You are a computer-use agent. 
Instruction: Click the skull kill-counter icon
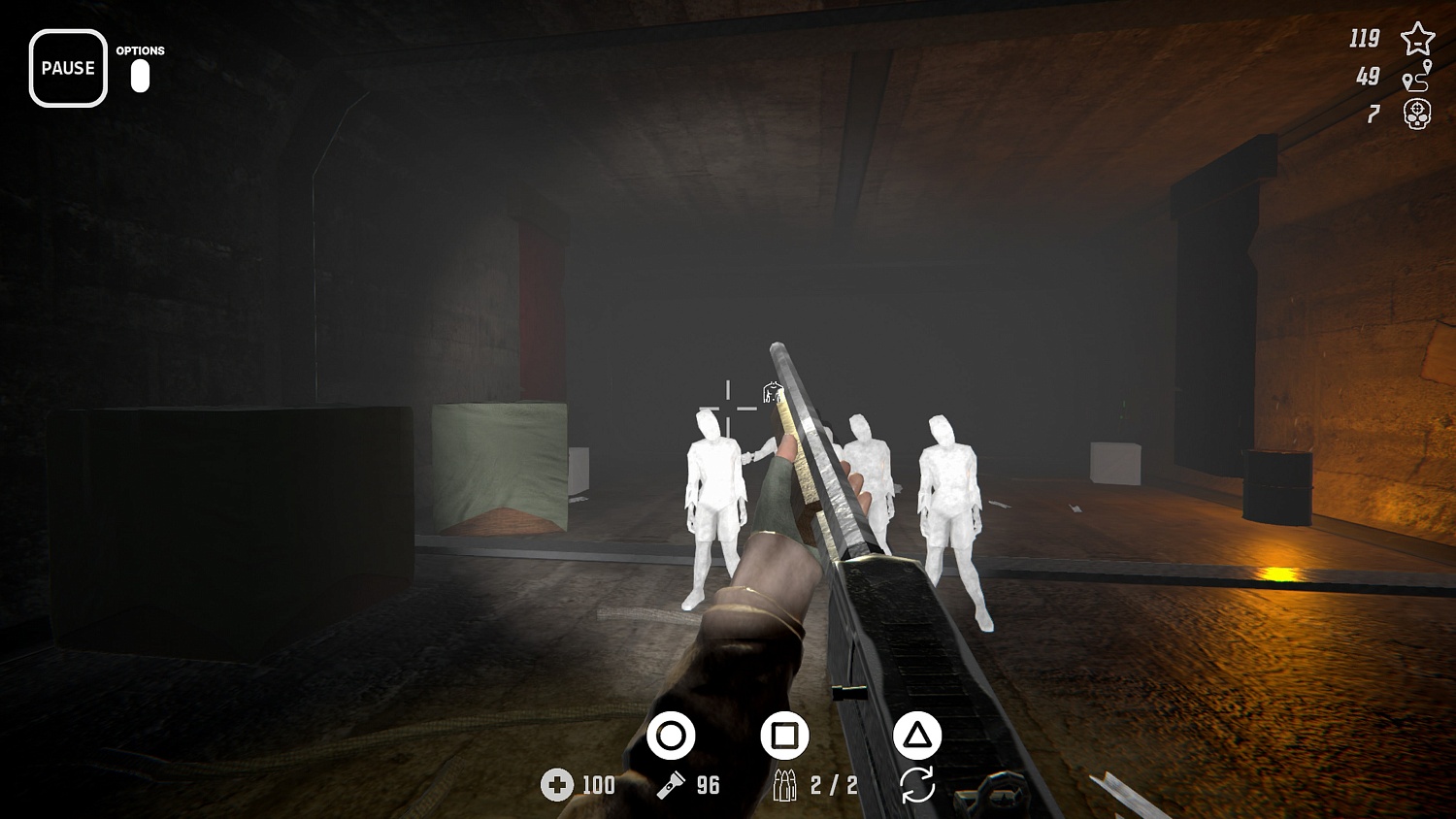click(1418, 114)
